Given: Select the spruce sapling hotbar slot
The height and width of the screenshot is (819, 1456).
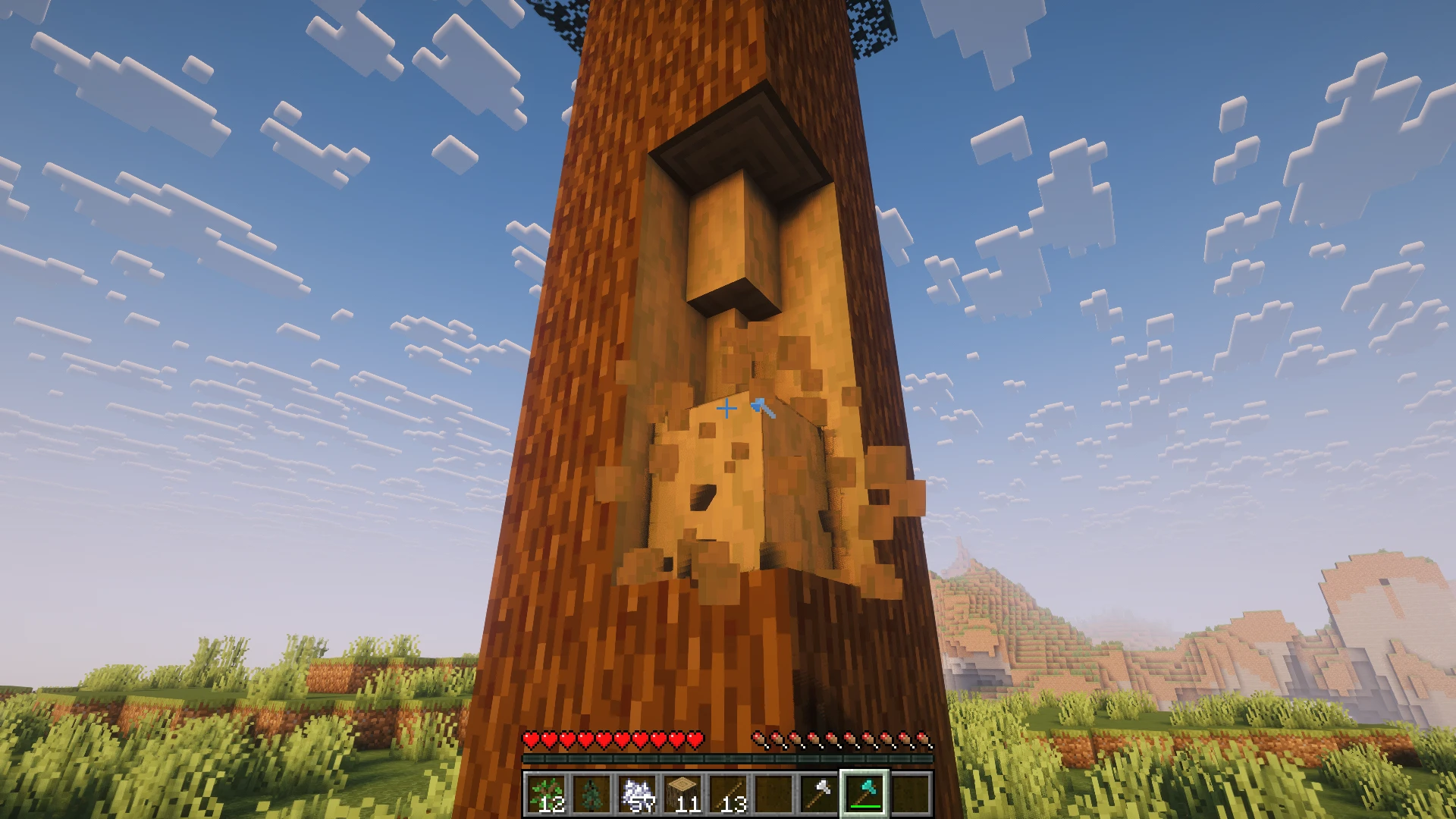Looking at the screenshot, I should 591,794.
